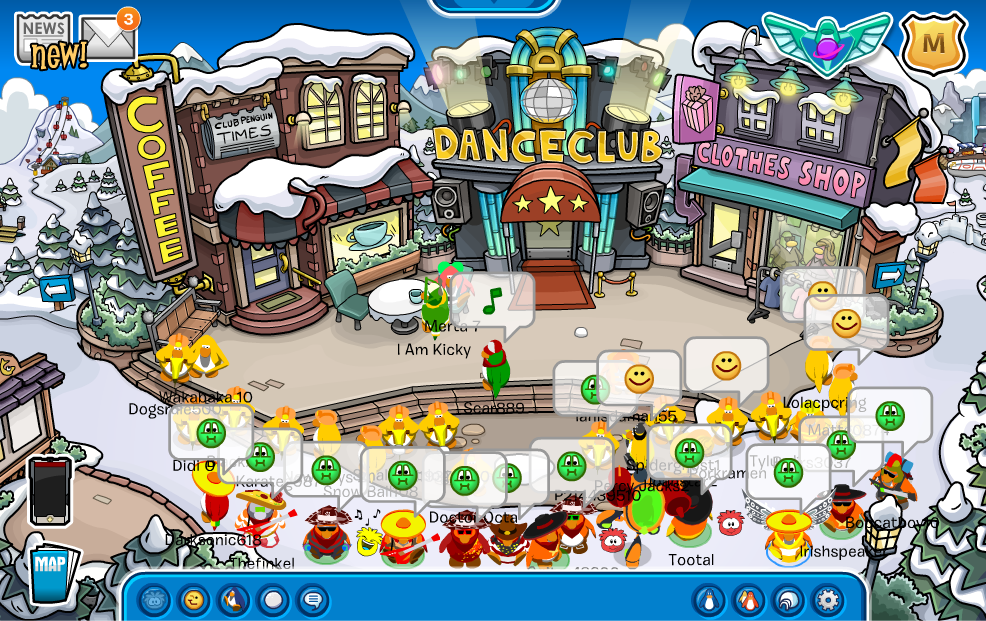Select the snowball throw button

click(x=273, y=600)
